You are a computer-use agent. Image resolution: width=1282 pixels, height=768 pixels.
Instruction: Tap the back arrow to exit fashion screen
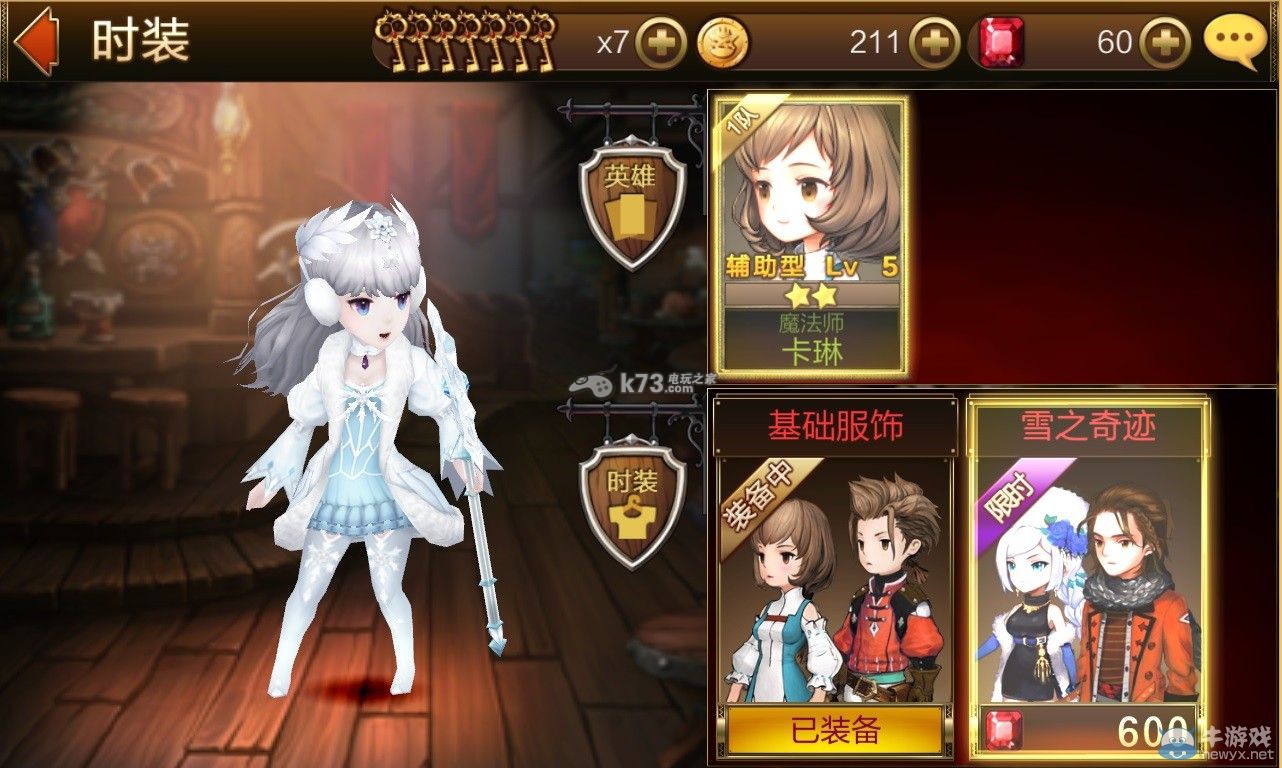coord(38,41)
